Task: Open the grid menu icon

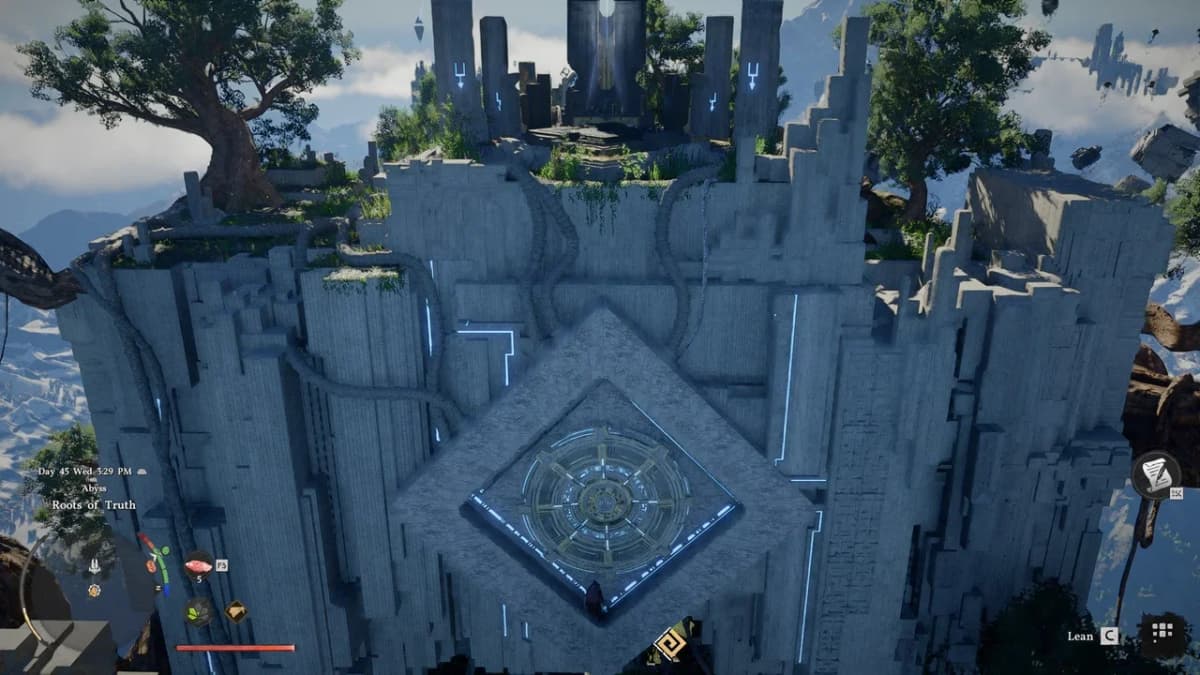Action: pos(1161,632)
